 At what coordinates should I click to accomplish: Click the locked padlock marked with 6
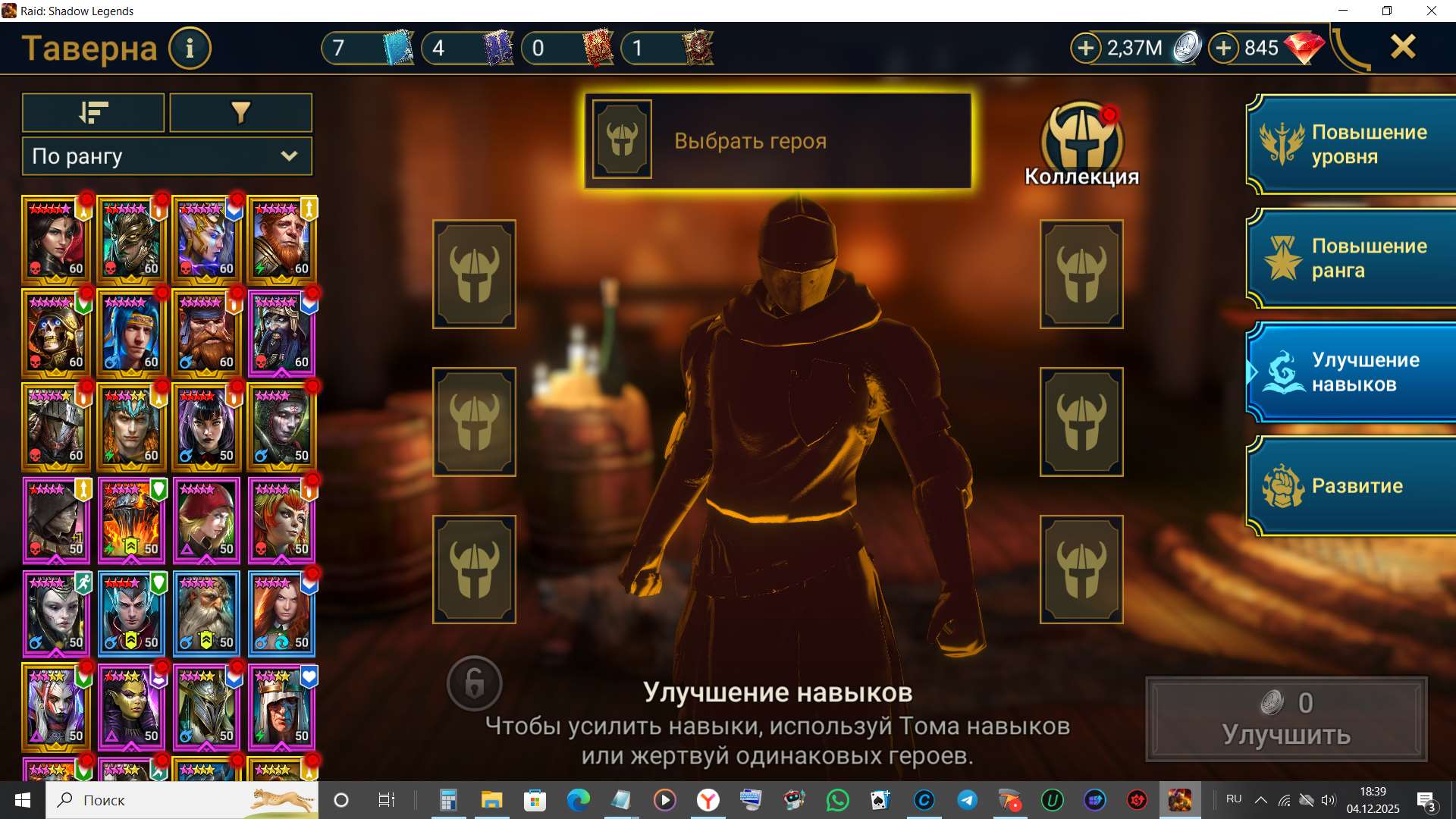[474, 684]
